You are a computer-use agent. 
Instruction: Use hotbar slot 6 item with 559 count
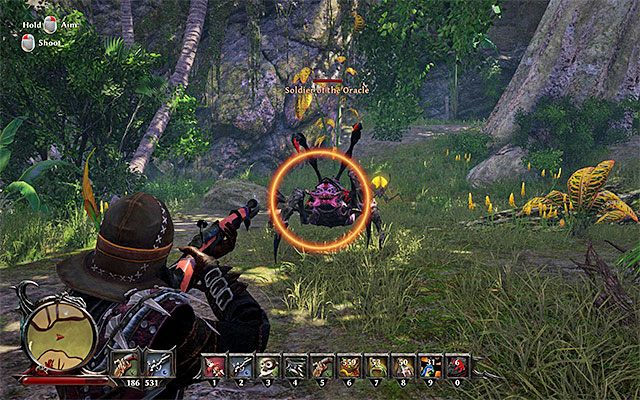pyautogui.click(x=350, y=365)
